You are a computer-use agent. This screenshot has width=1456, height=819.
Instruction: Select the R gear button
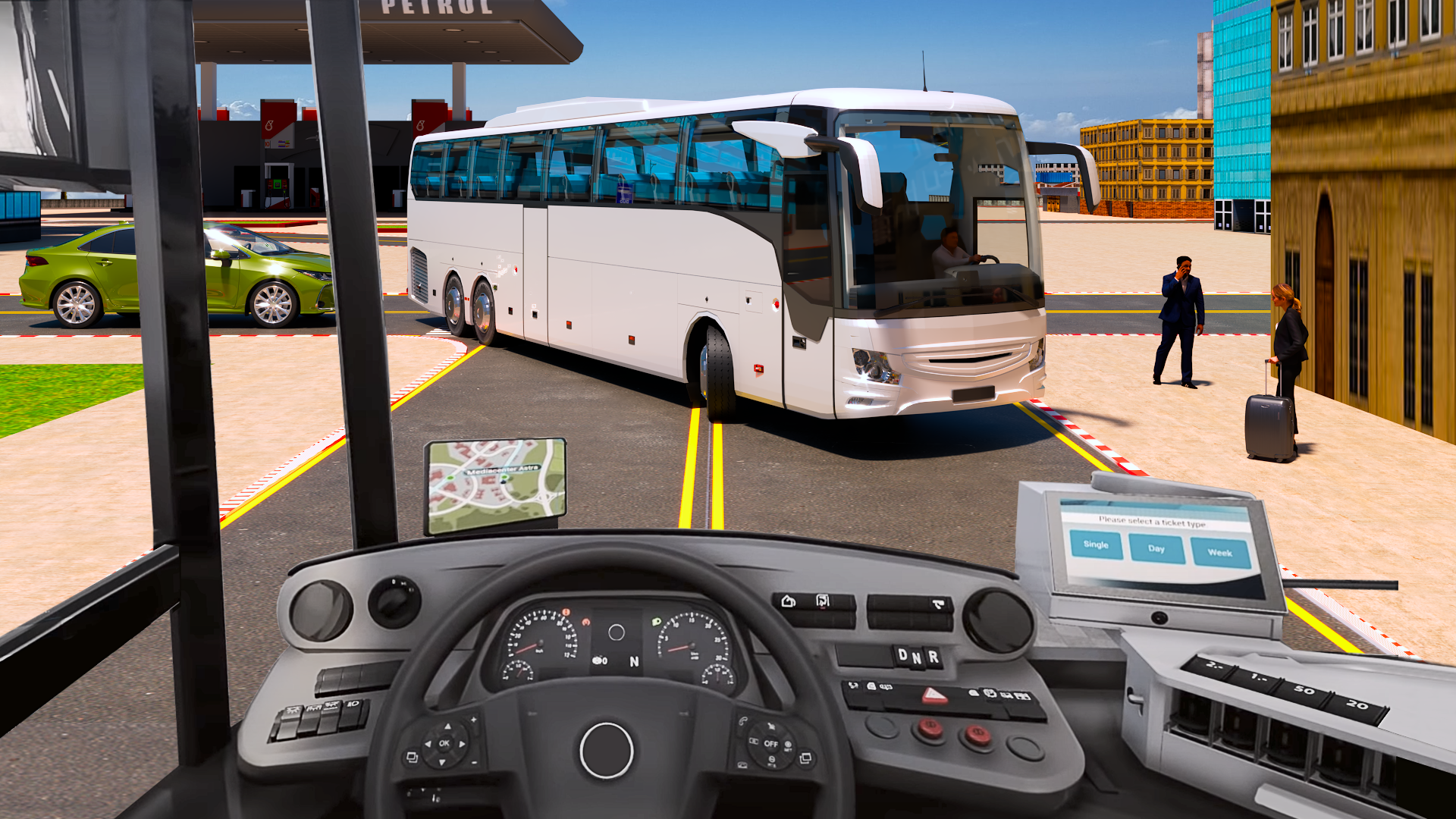tap(933, 657)
